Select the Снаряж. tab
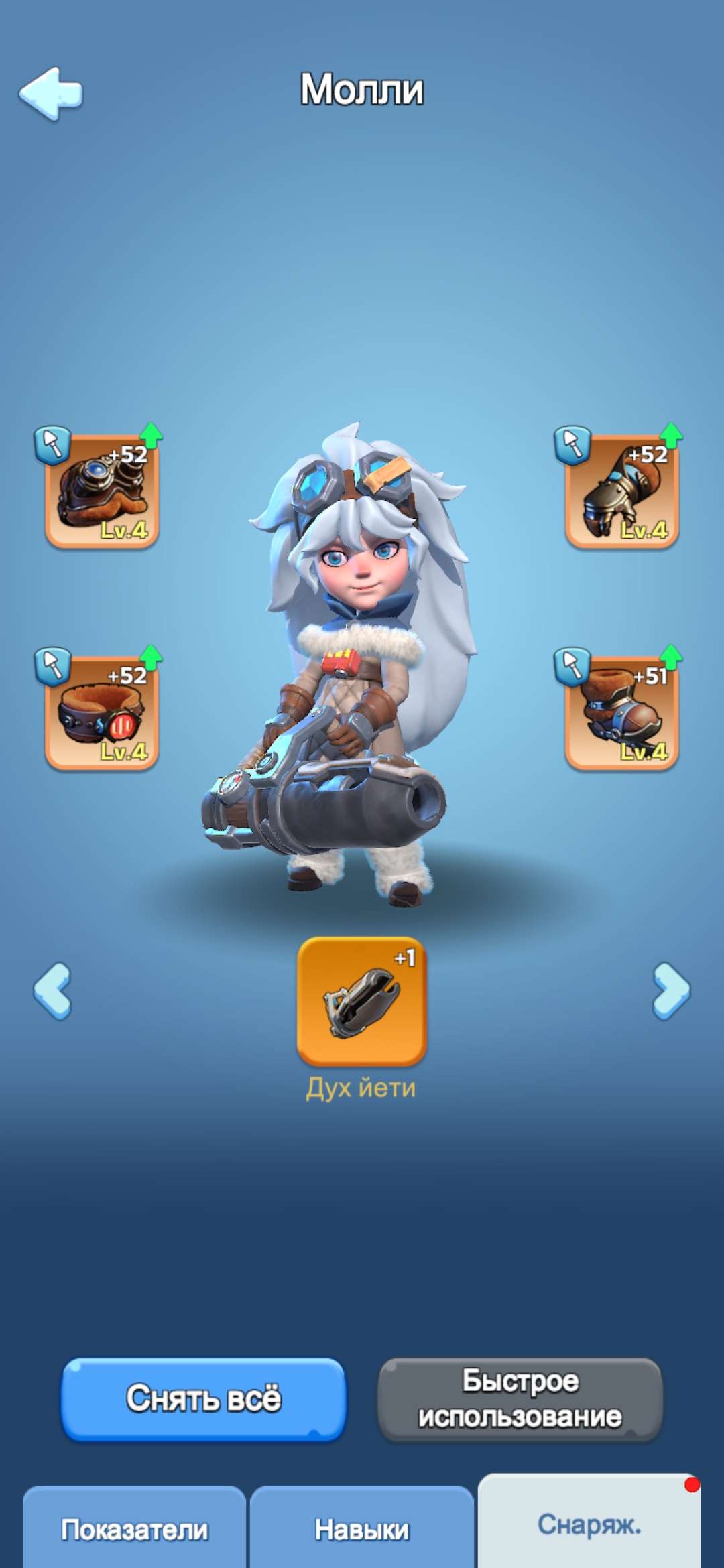The width and height of the screenshot is (724, 1568). [589, 1524]
